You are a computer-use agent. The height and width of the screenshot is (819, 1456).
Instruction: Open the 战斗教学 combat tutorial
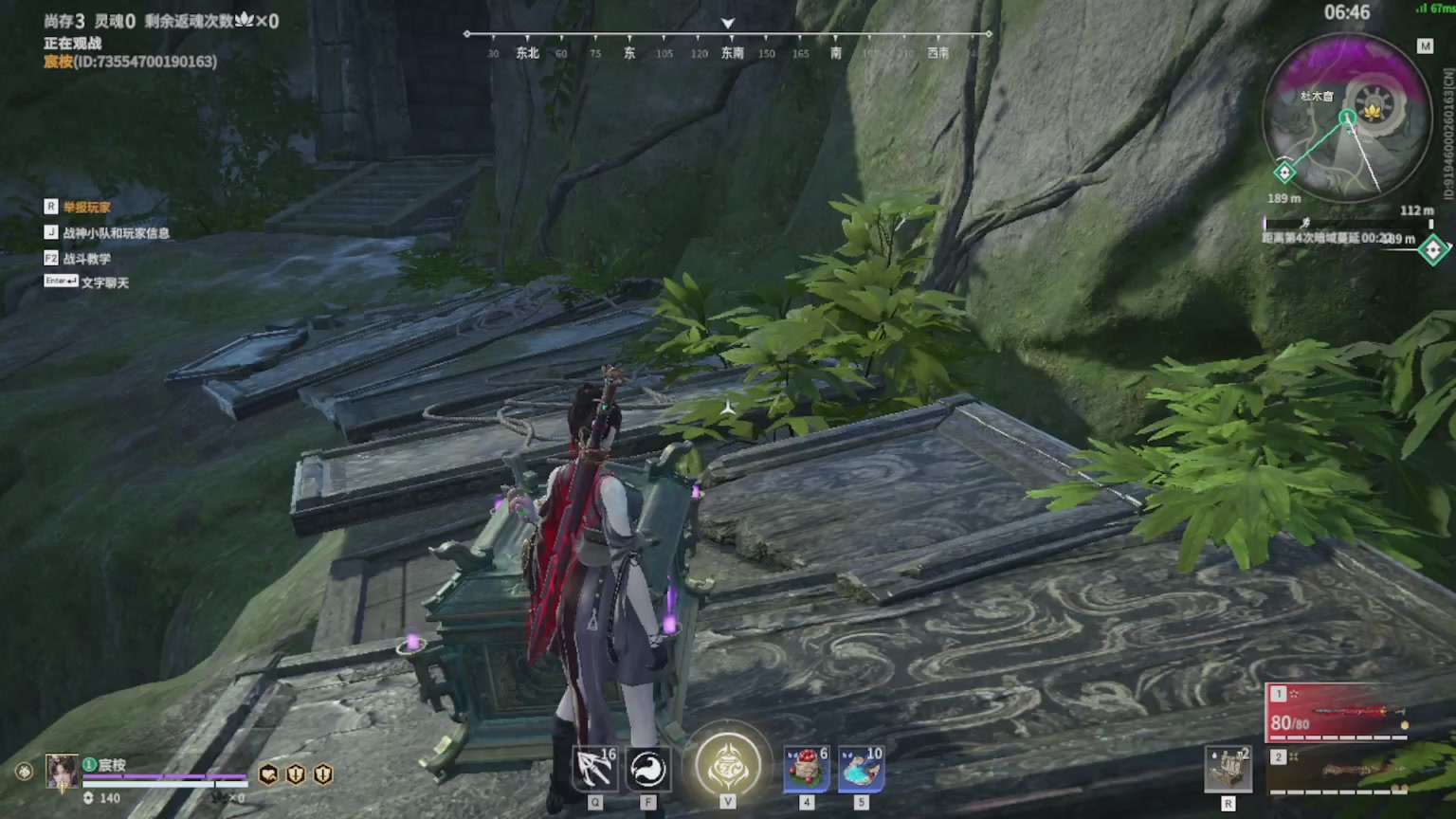click(x=86, y=258)
